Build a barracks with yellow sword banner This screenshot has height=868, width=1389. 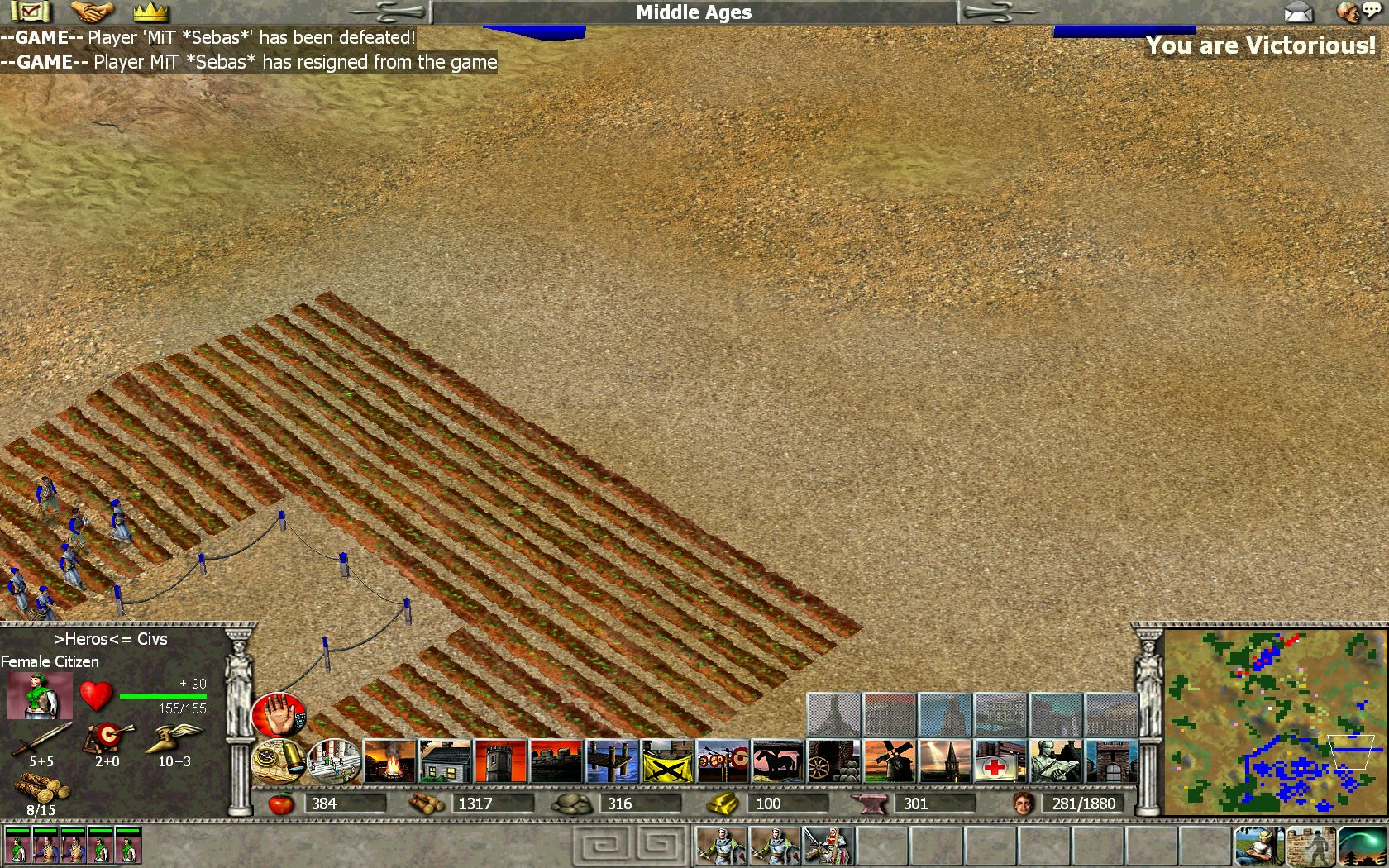pos(667,761)
